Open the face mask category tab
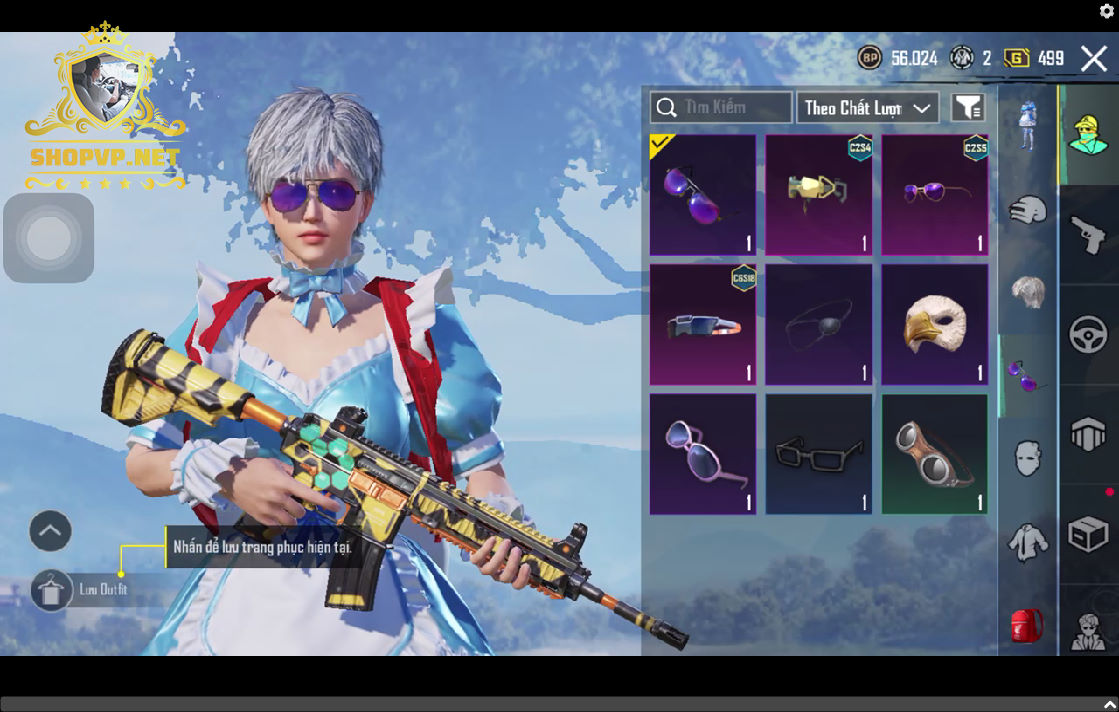The image size is (1119, 712). 1027,459
